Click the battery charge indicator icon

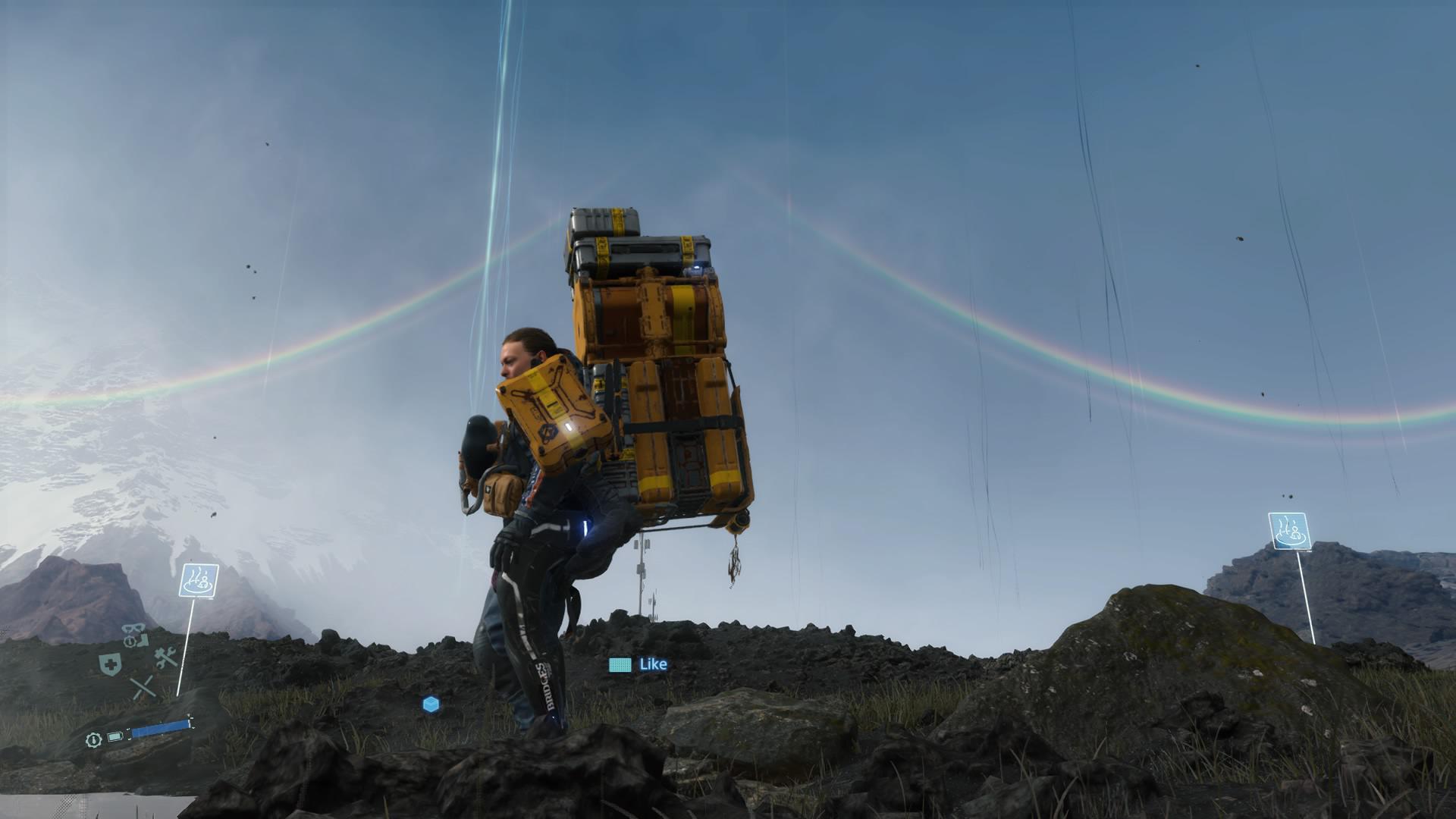tap(115, 737)
